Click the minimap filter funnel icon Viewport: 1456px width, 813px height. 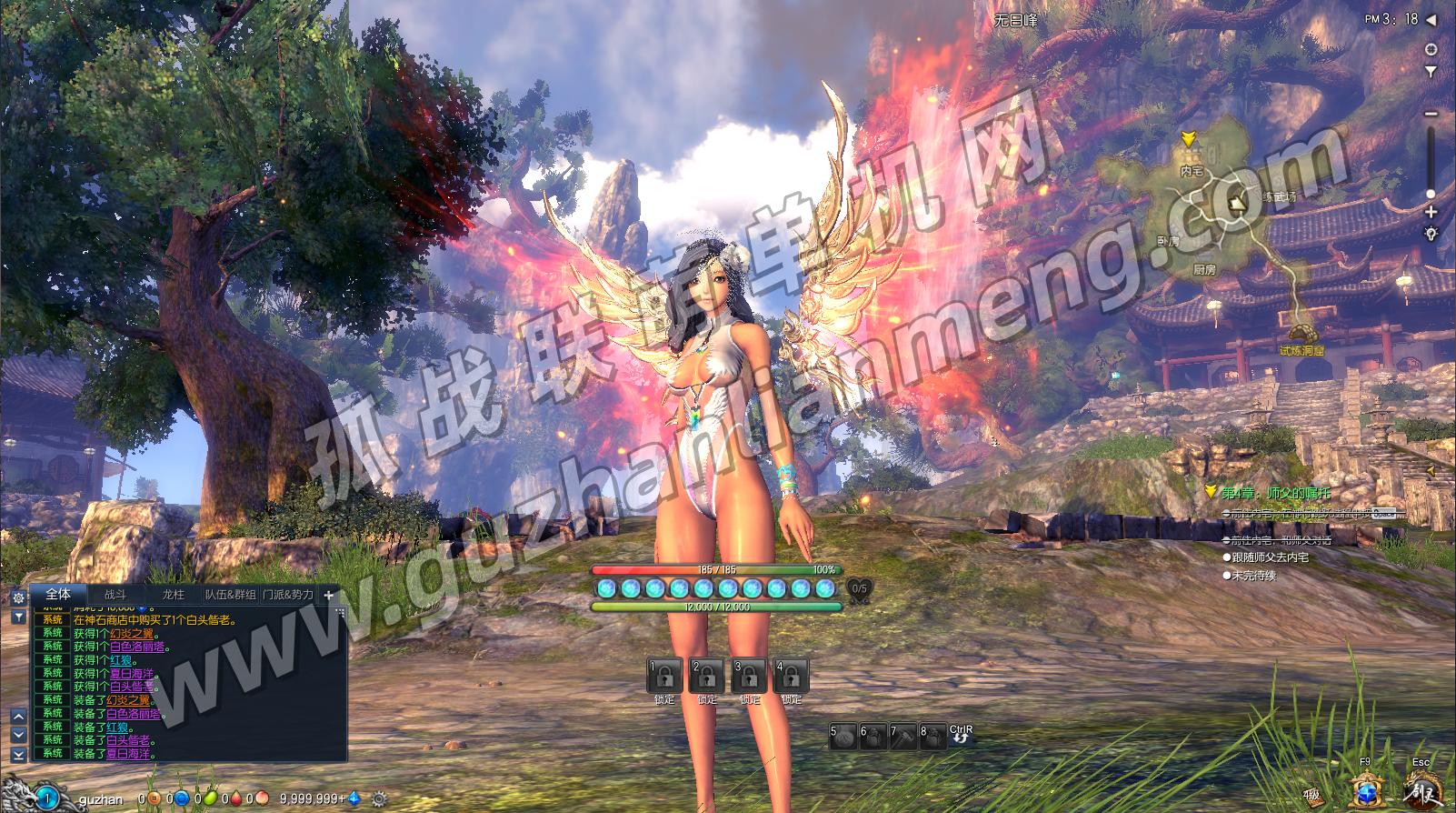click(x=1431, y=71)
